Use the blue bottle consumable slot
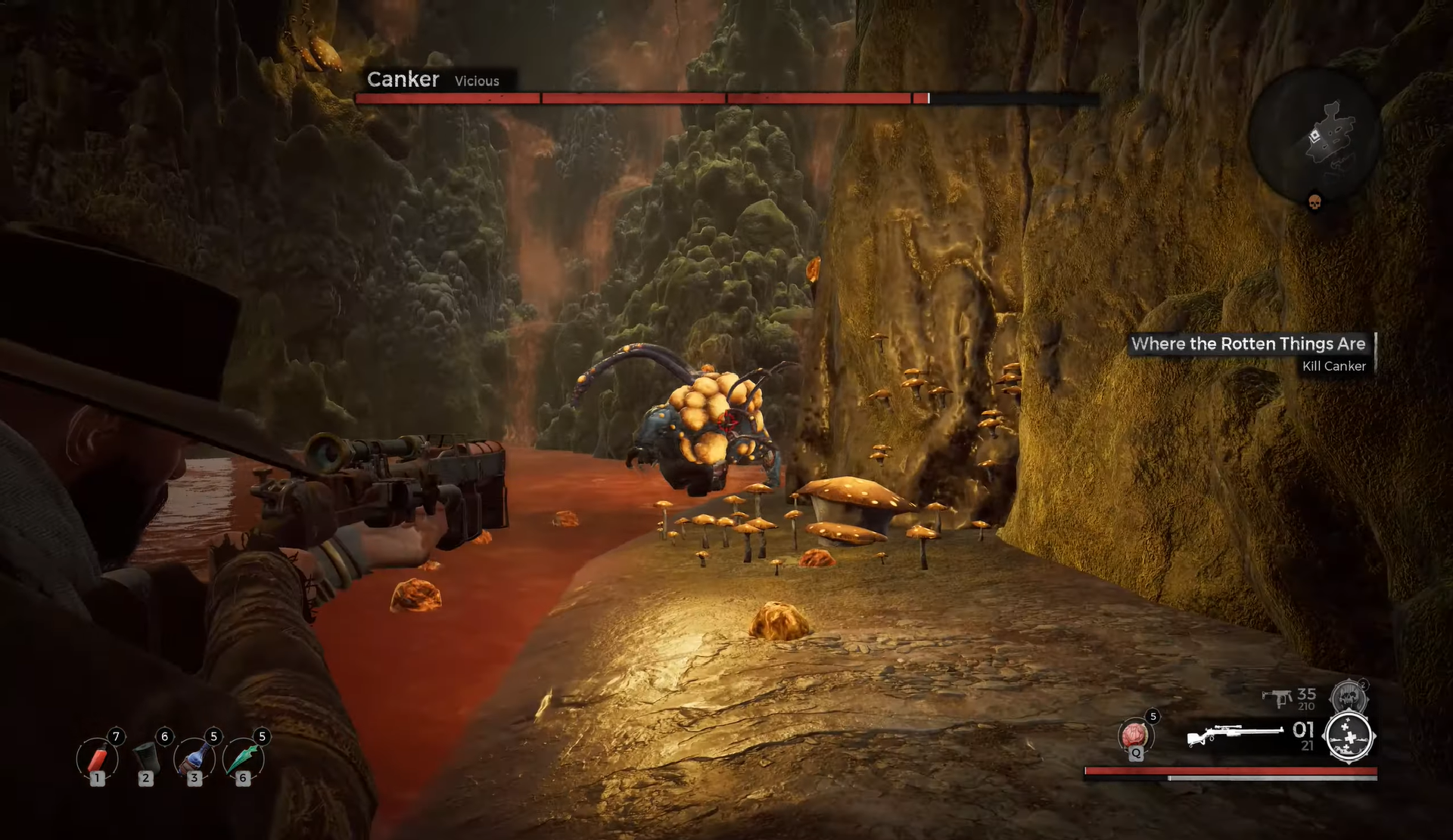The width and height of the screenshot is (1453, 840). (x=194, y=759)
